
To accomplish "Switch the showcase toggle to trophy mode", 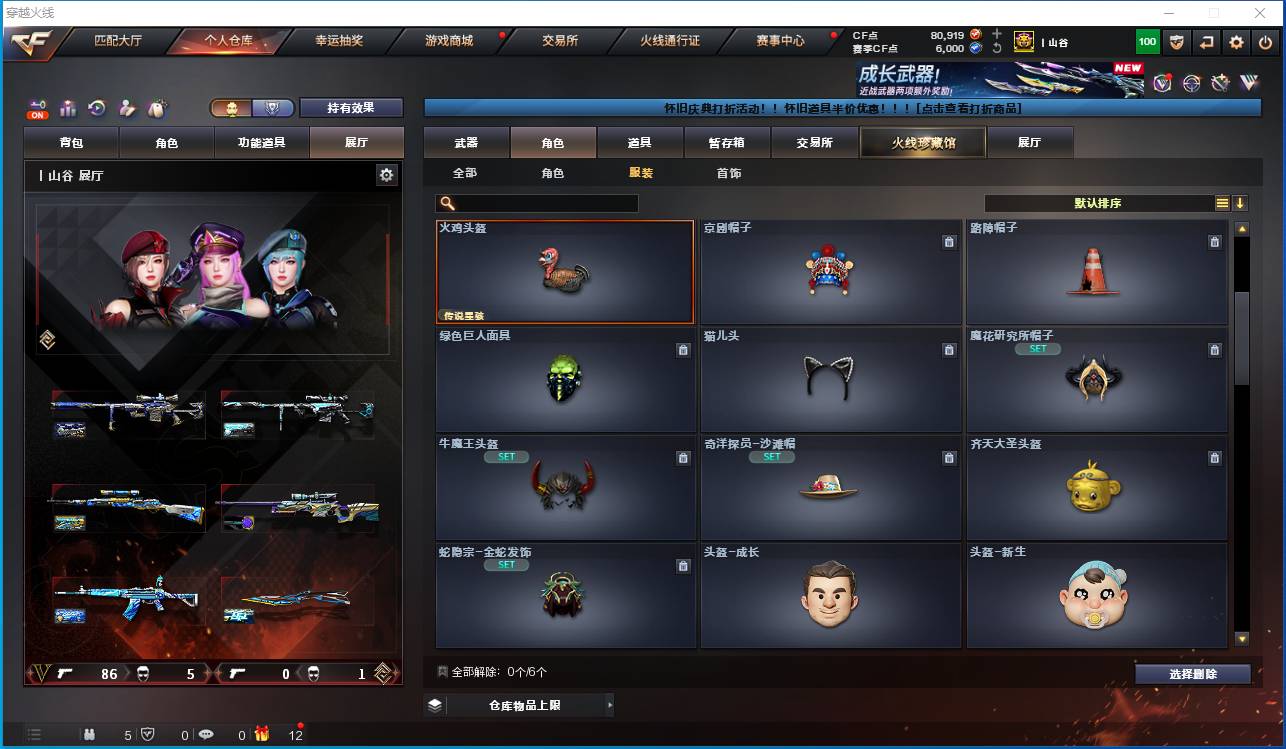I will click(274, 108).
